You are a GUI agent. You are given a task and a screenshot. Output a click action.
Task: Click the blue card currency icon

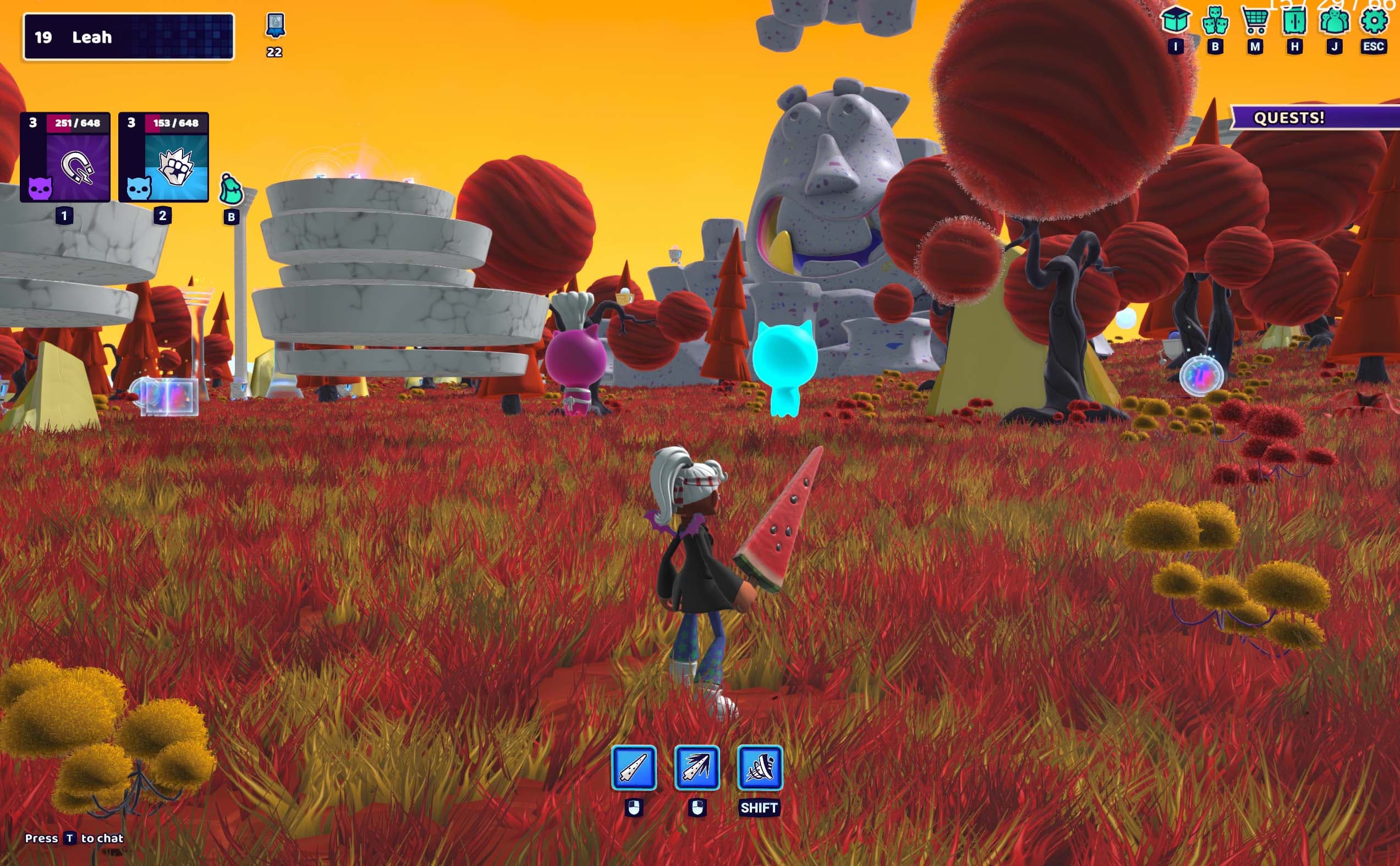point(276,25)
